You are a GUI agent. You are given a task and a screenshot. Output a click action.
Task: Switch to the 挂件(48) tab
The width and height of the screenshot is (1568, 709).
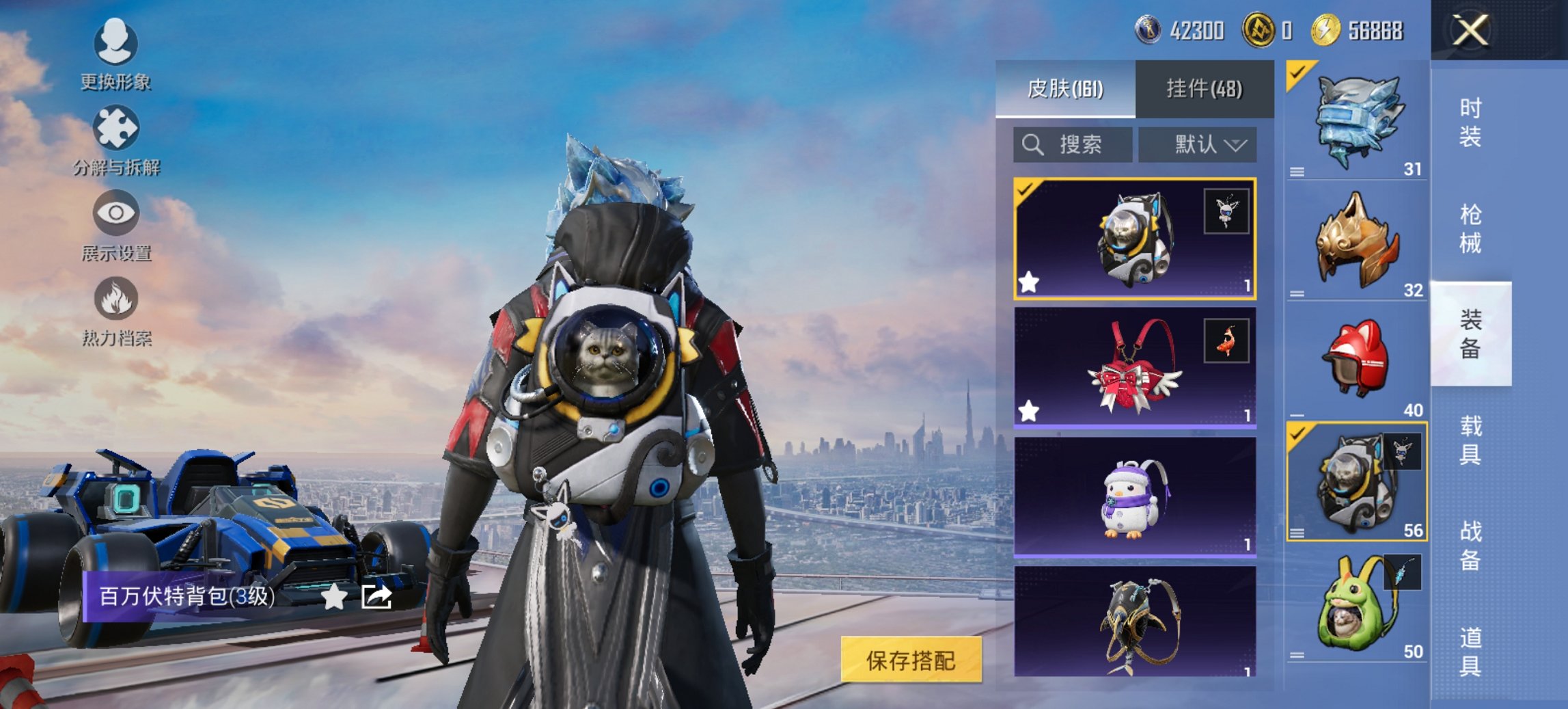point(1203,90)
